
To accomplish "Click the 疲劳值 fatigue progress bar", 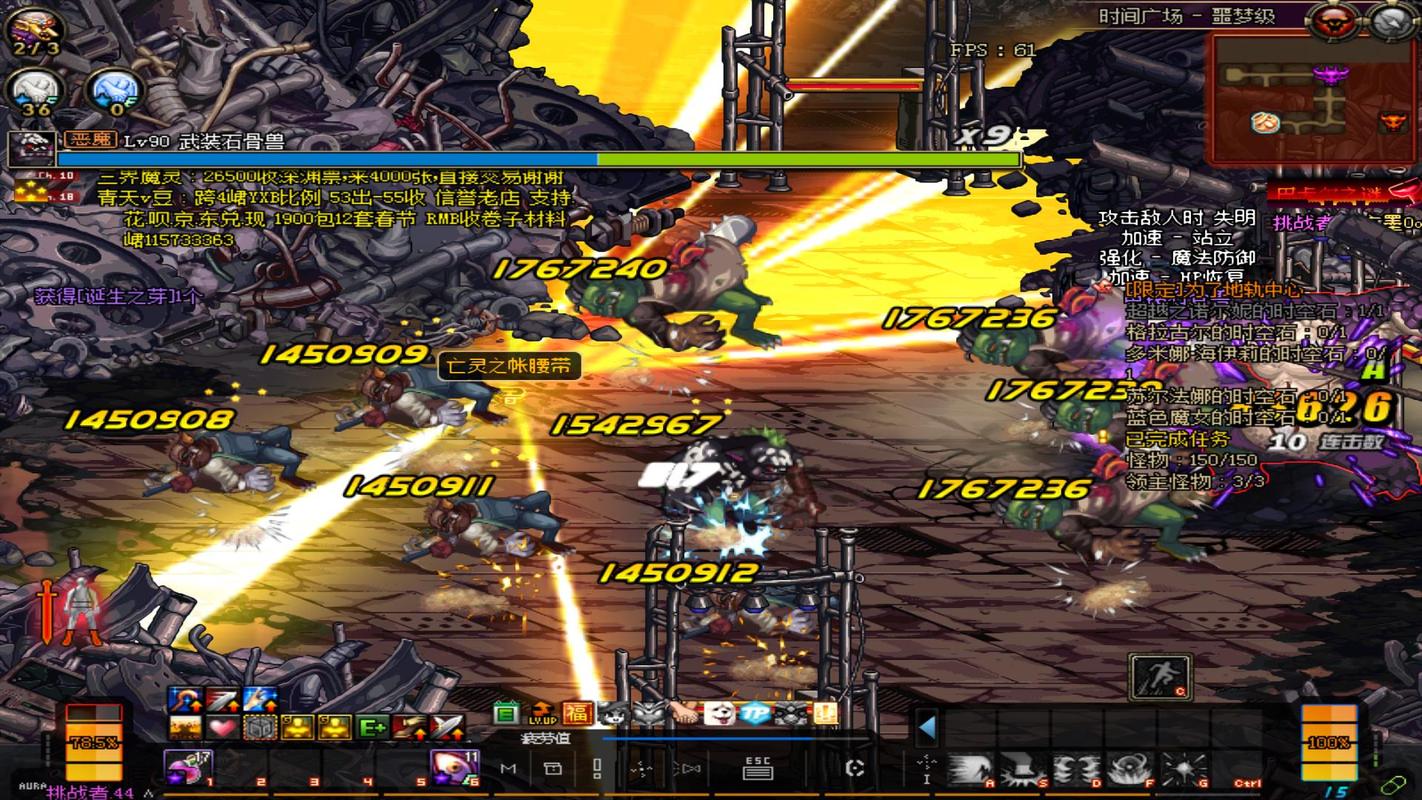I will [706, 737].
